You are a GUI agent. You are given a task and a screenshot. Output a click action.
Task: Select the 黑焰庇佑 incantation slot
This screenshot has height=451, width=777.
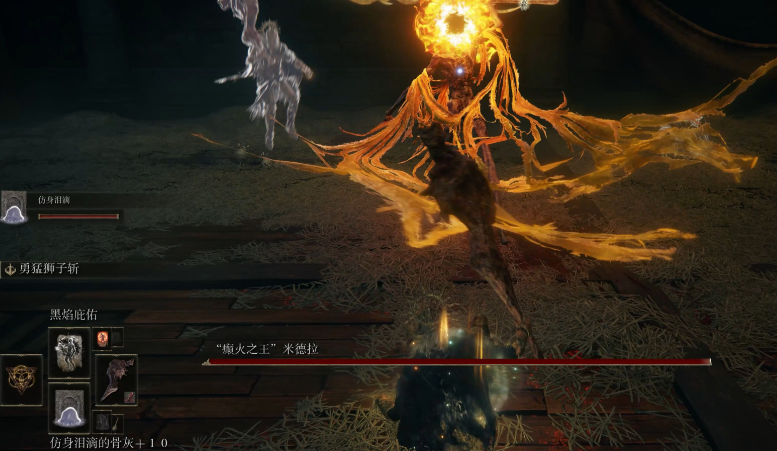pos(69,350)
